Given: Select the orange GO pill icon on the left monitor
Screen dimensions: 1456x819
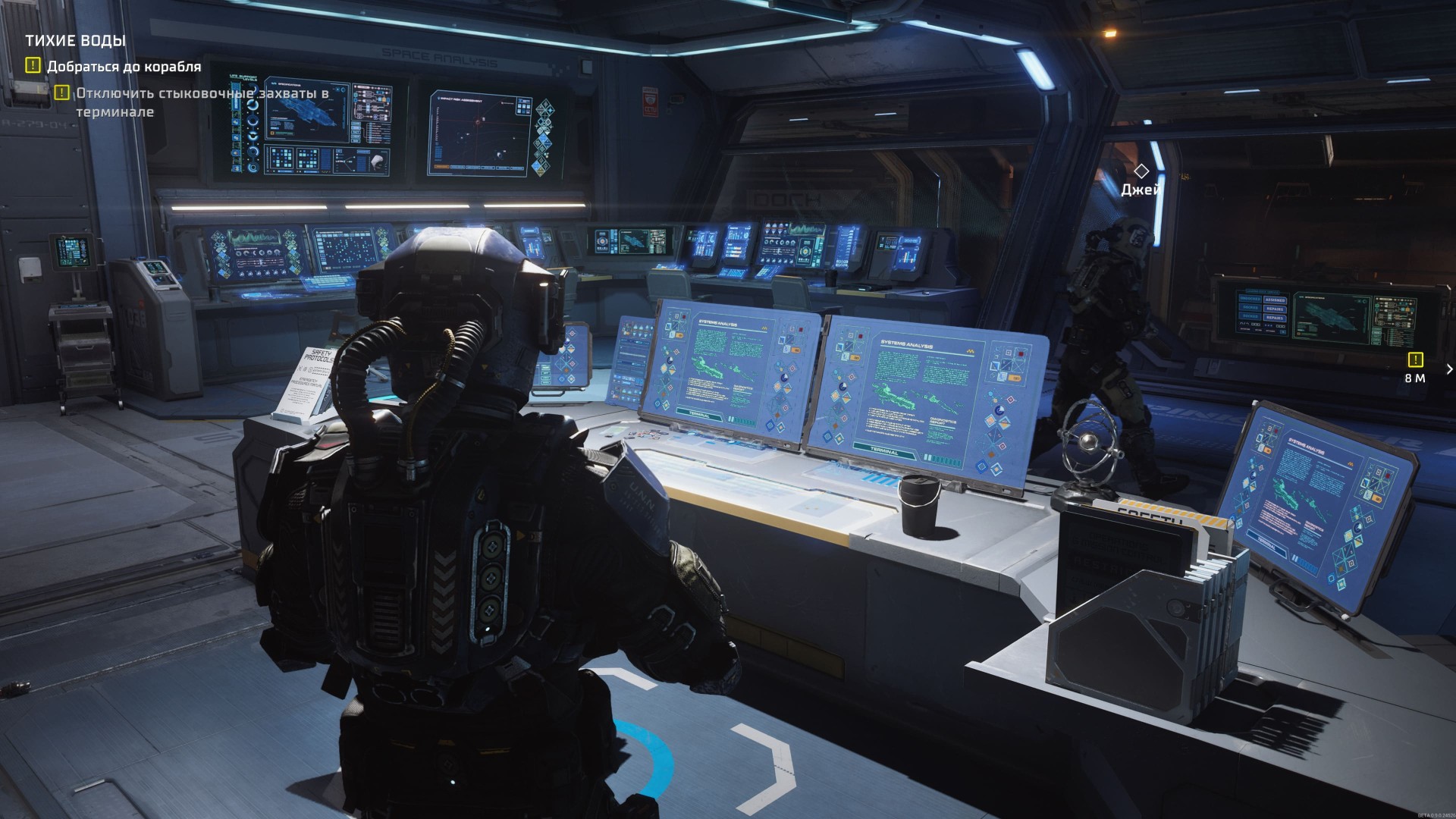Looking at the screenshot, I should pos(679,334).
